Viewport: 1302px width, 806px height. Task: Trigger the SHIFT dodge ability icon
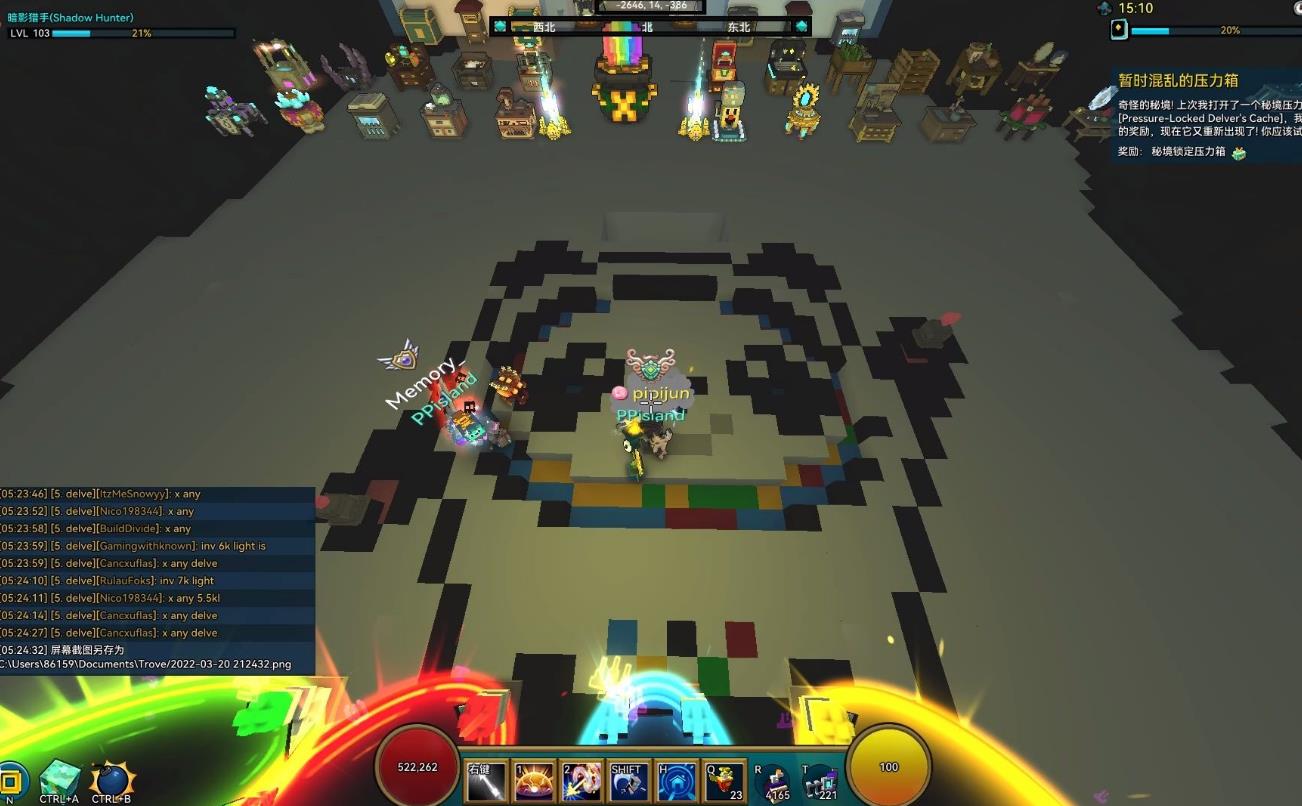(629, 782)
